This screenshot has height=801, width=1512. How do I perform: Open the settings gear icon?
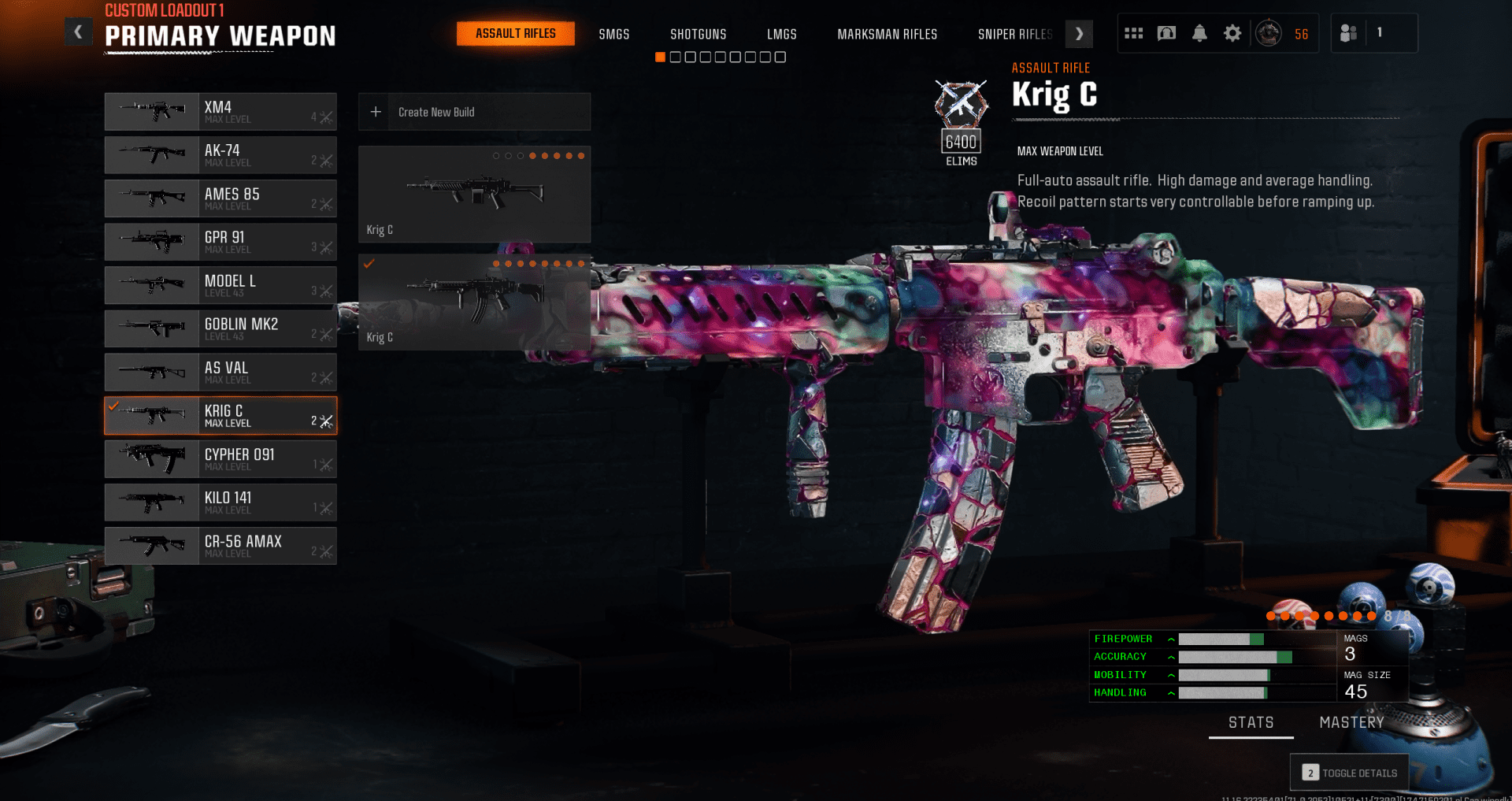coord(1232,33)
